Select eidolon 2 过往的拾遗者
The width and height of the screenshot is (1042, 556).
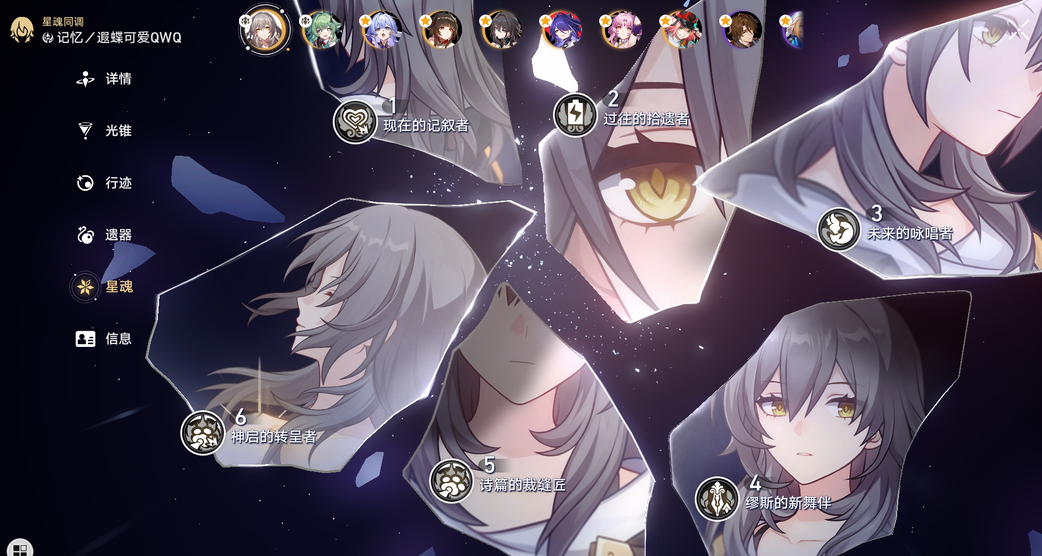(x=575, y=114)
